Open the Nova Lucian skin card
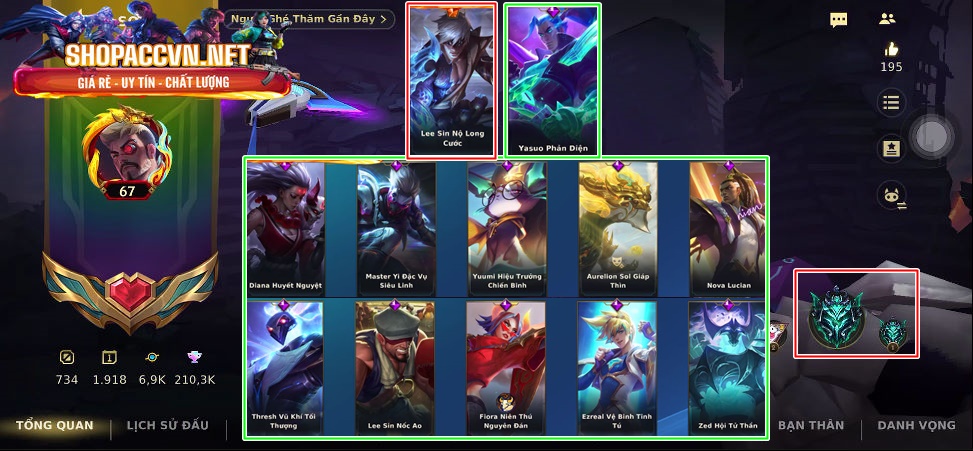This screenshot has height=451, width=973. pyautogui.click(x=727, y=228)
